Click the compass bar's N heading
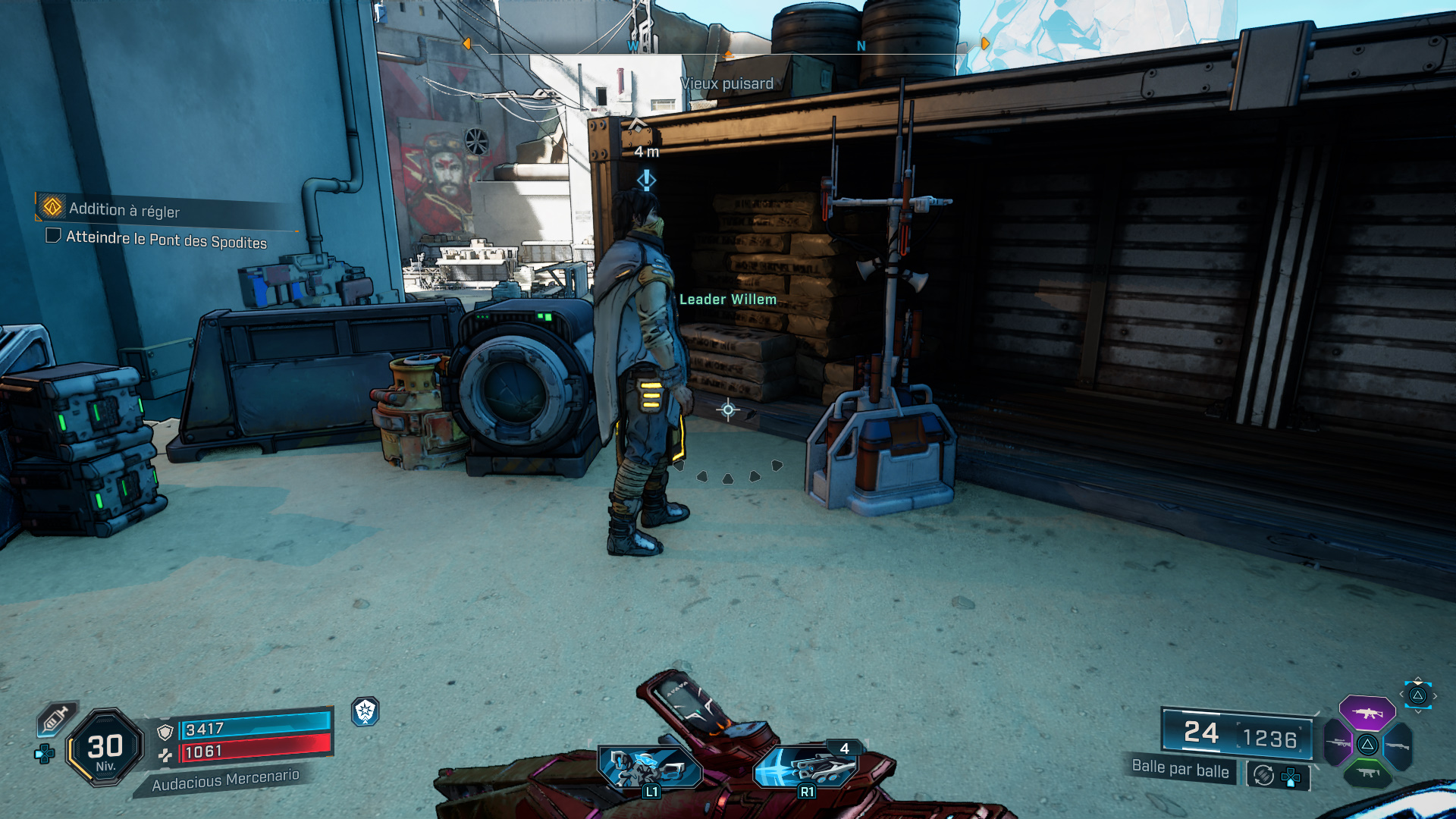This screenshot has width=1456, height=819. 861,46
